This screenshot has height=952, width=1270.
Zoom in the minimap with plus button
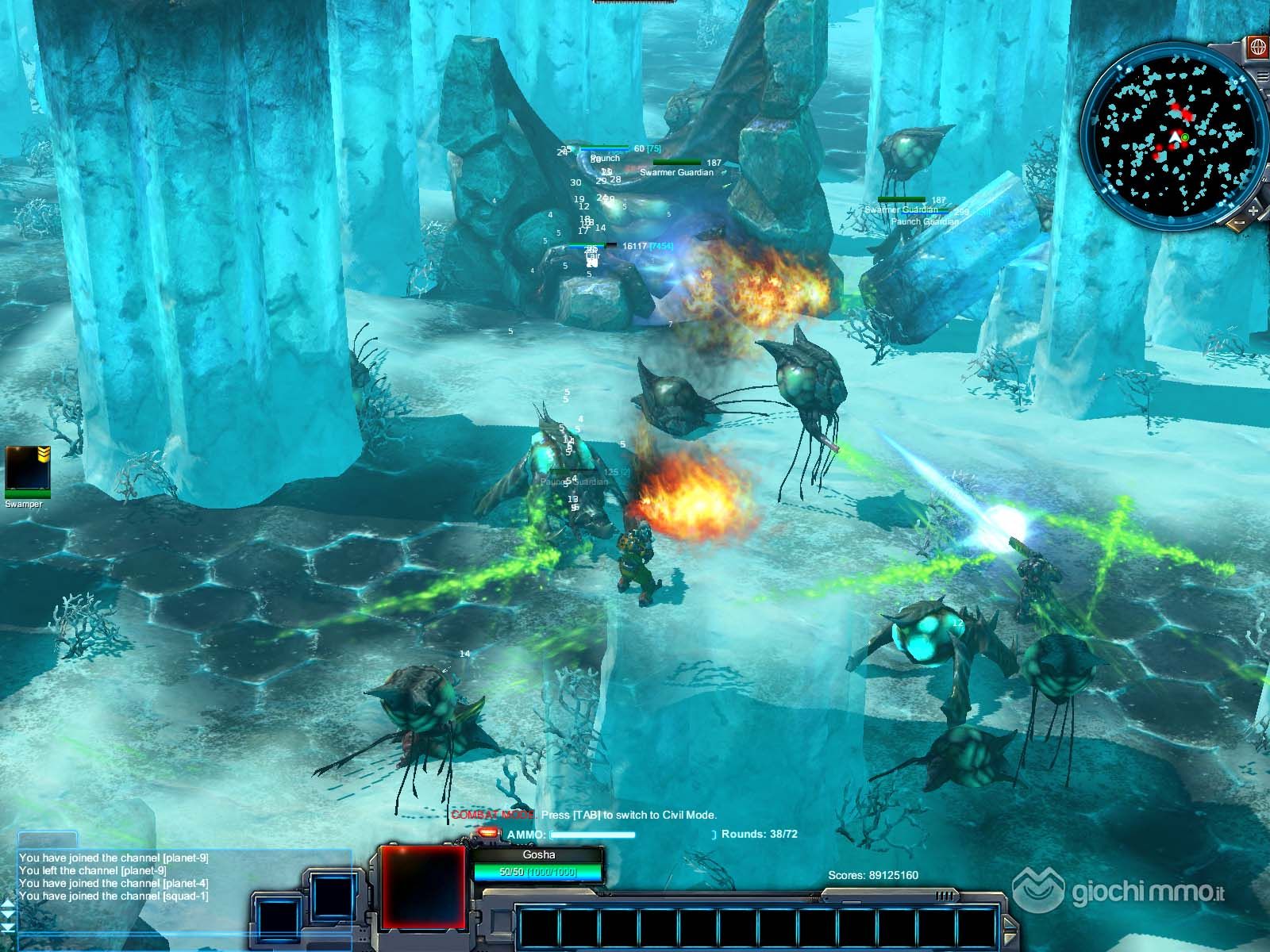click(1253, 211)
